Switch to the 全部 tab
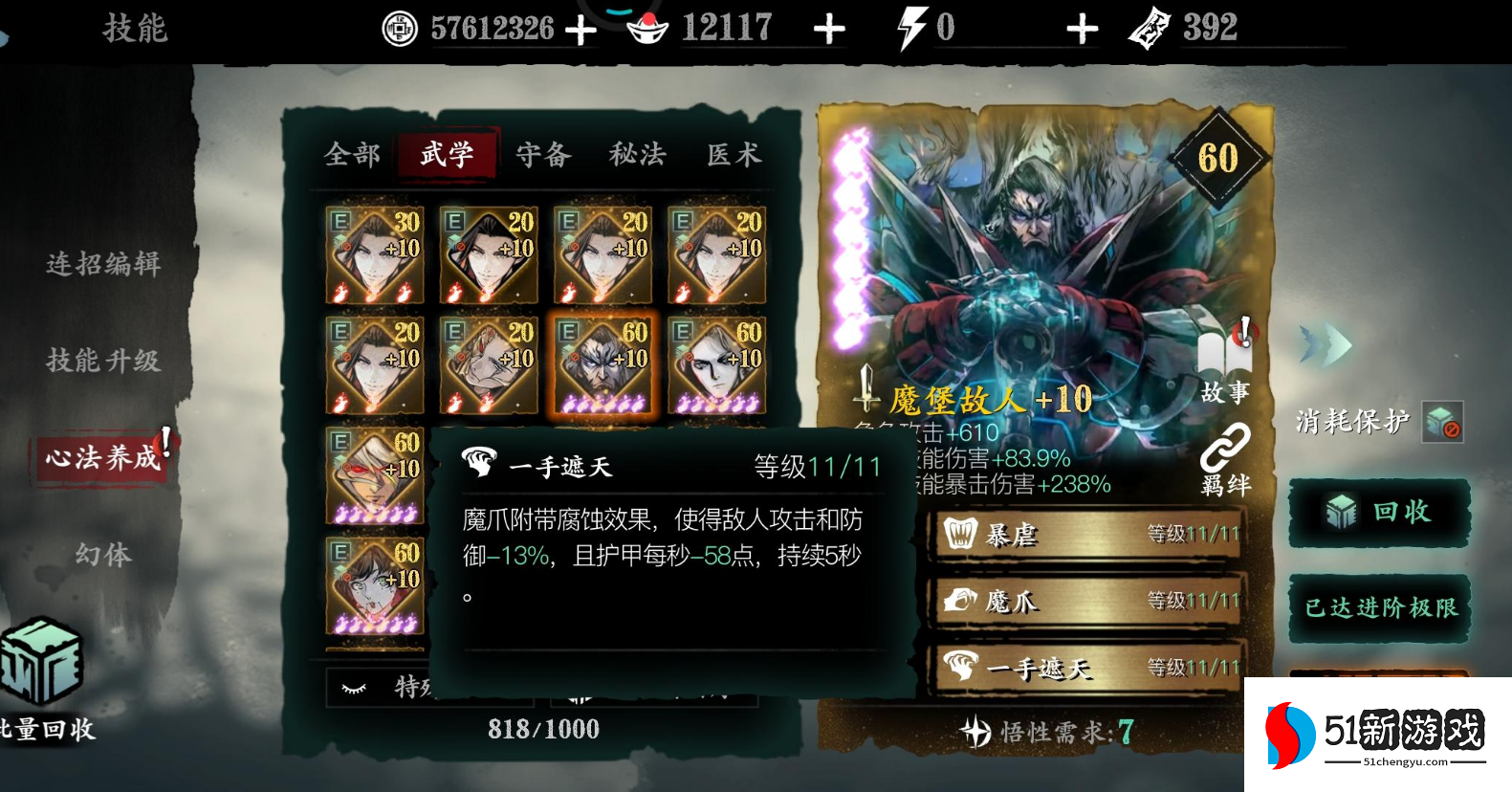Viewport: 1512px width, 792px height. (352, 154)
